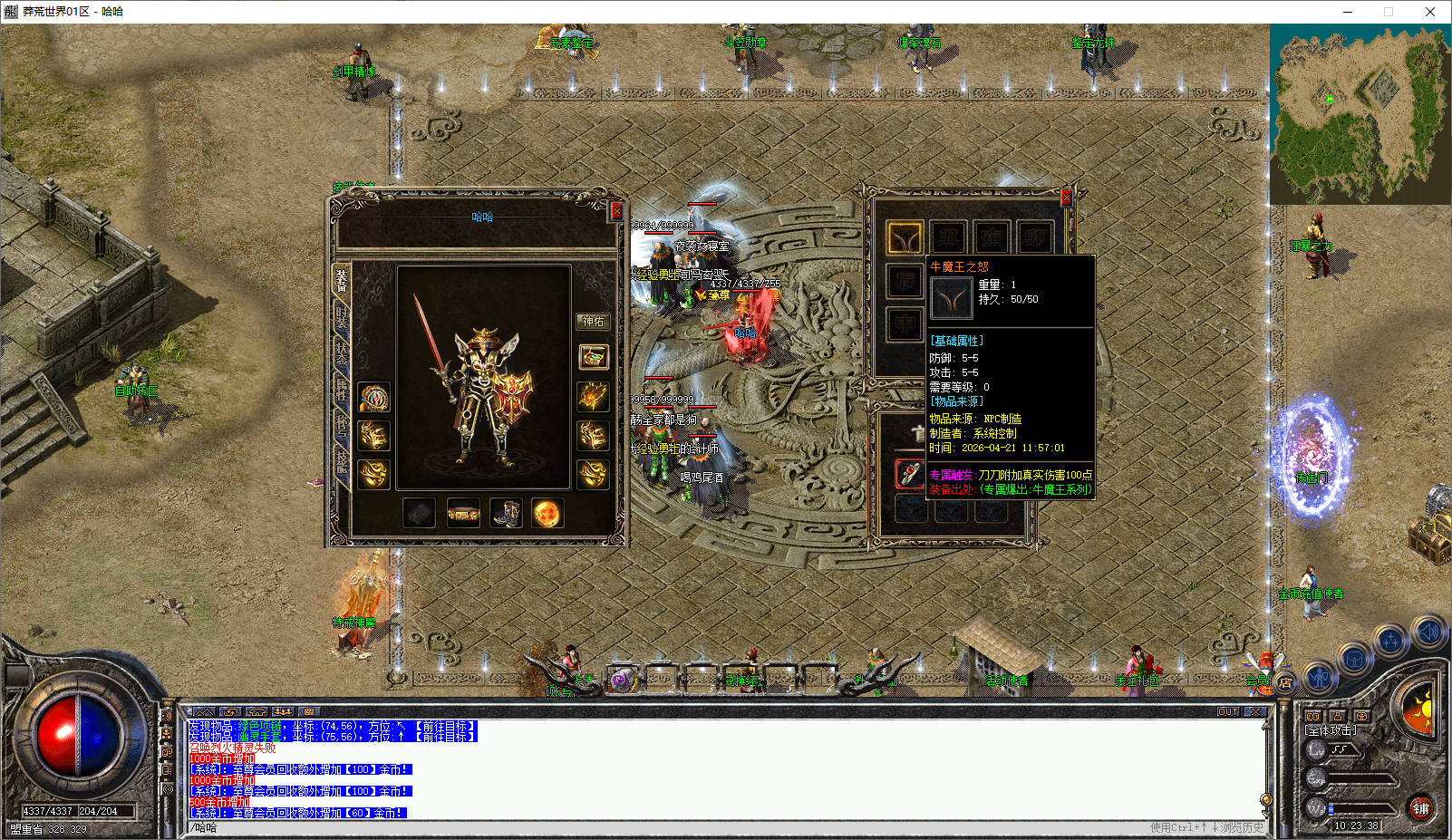This screenshot has width=1452, height=840.
Task: Close the character equipment panel
Action: click(x=616, y=211)
